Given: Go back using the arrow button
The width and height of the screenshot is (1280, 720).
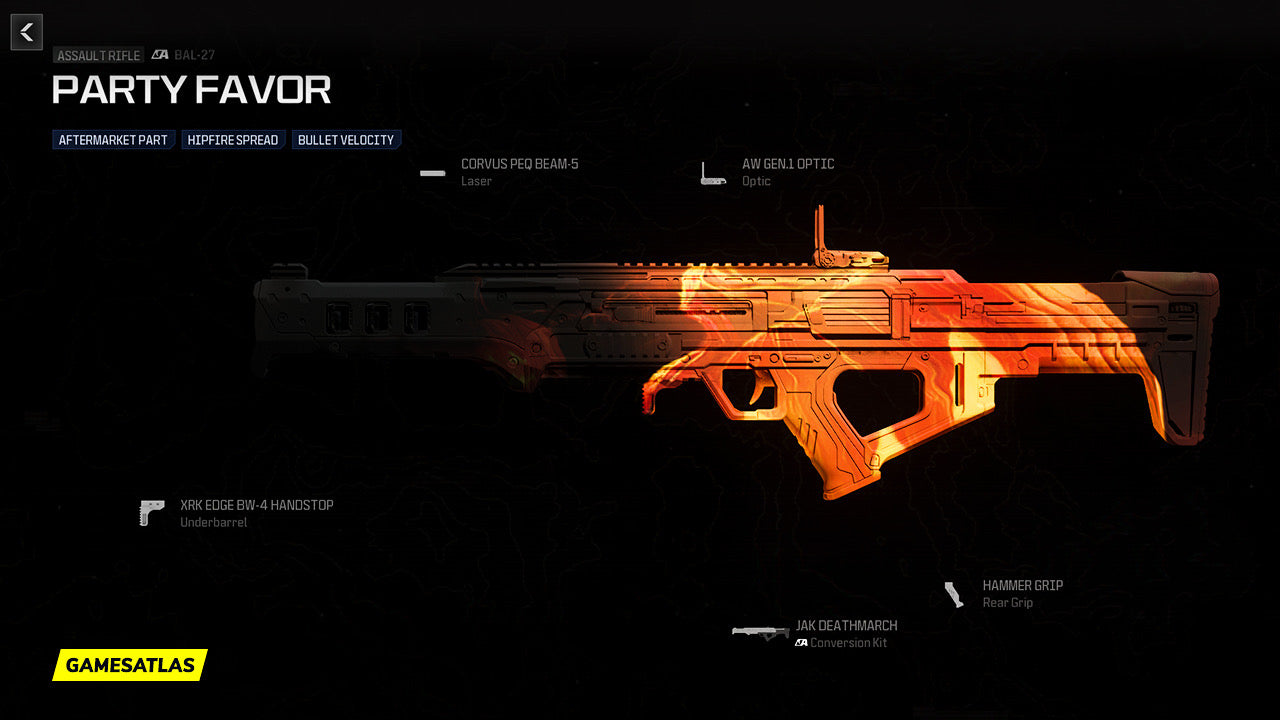Looking at the screenshot, I should (x=27, y=32).
